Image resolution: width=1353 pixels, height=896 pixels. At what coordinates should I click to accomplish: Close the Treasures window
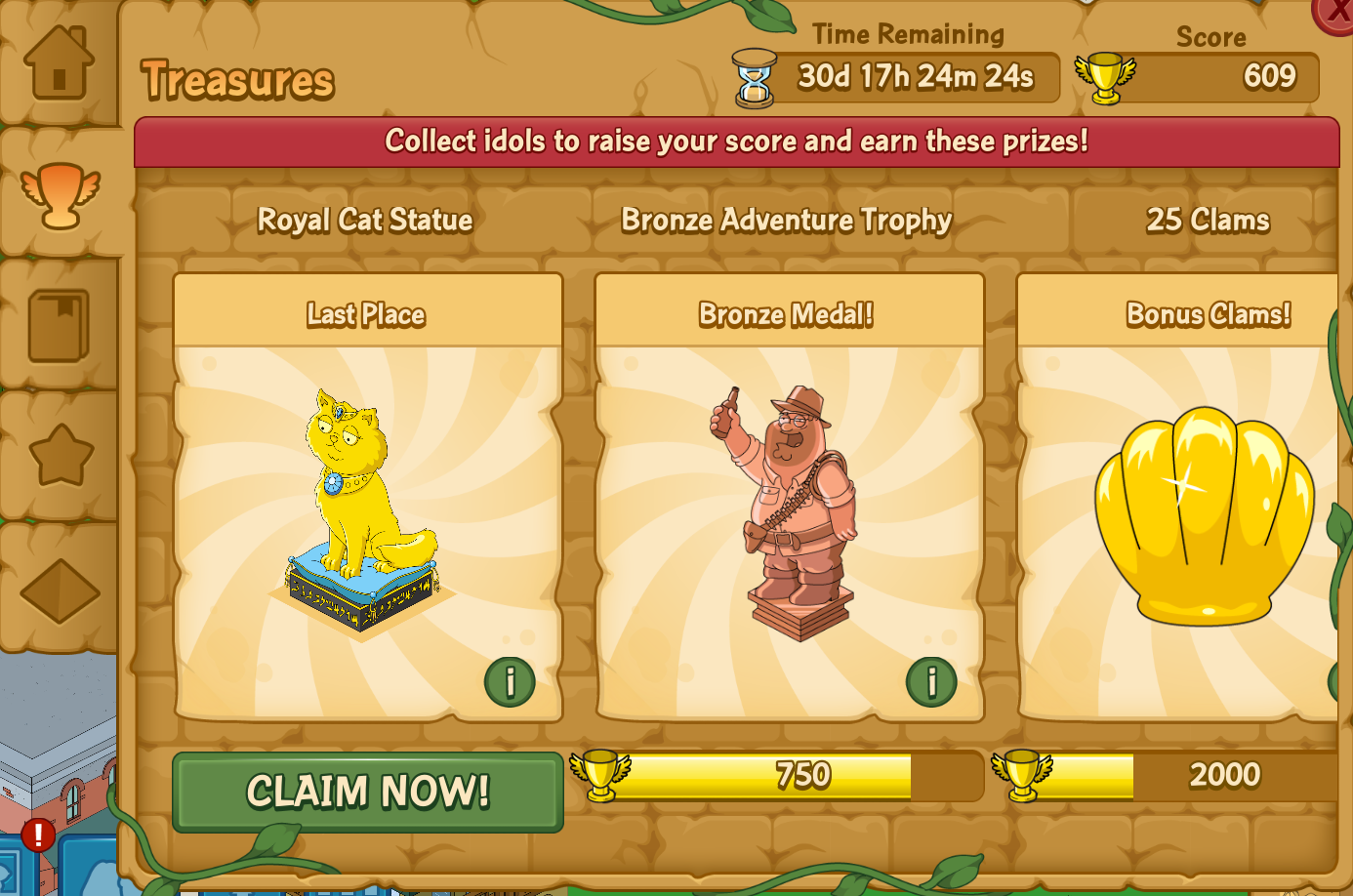point(1335,13)
